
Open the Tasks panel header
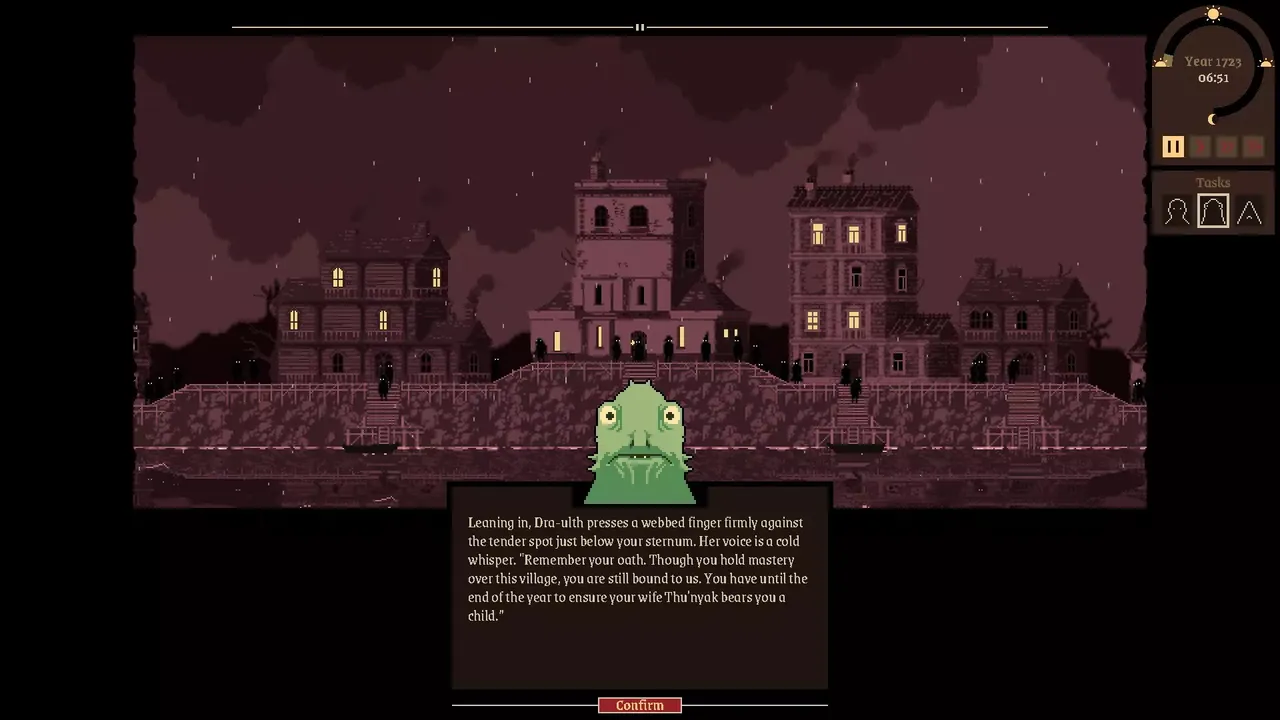1212,182
